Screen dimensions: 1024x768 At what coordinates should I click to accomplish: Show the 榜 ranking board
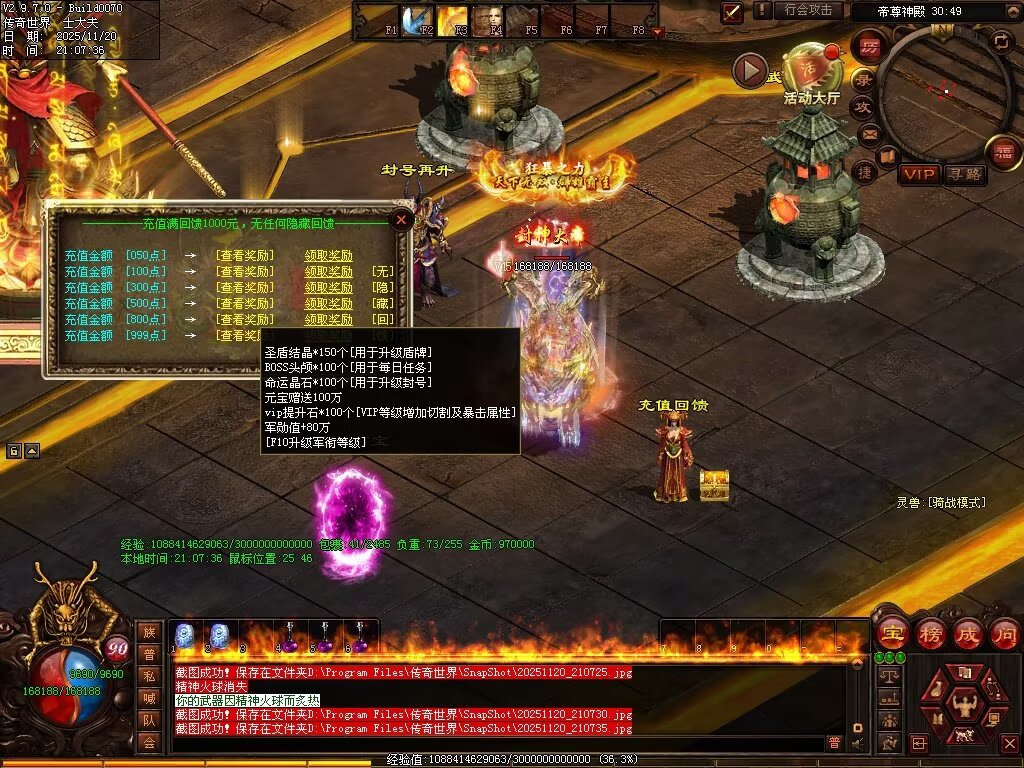(931, 633)
